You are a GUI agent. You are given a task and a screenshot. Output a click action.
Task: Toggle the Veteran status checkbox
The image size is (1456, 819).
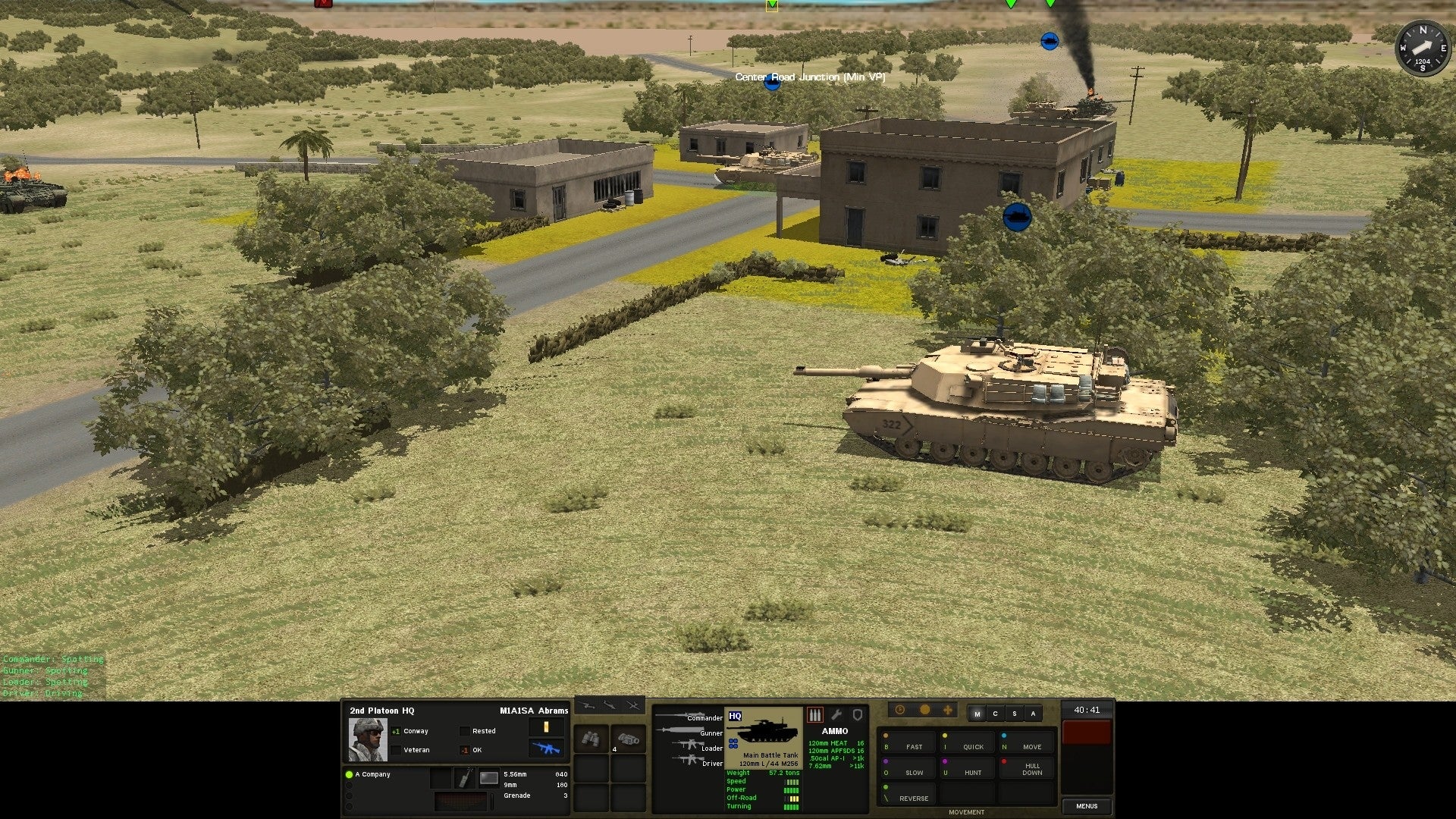click(397, 749)
